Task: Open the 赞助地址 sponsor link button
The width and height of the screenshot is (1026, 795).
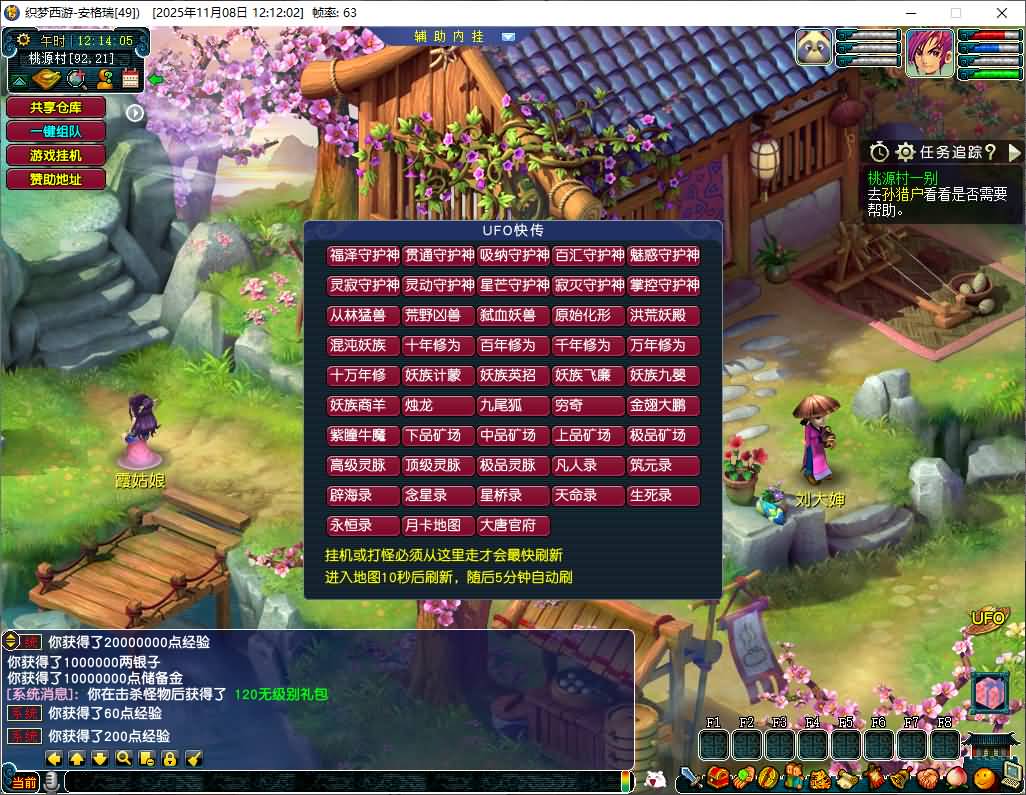Action: click(x=56, y=179)
